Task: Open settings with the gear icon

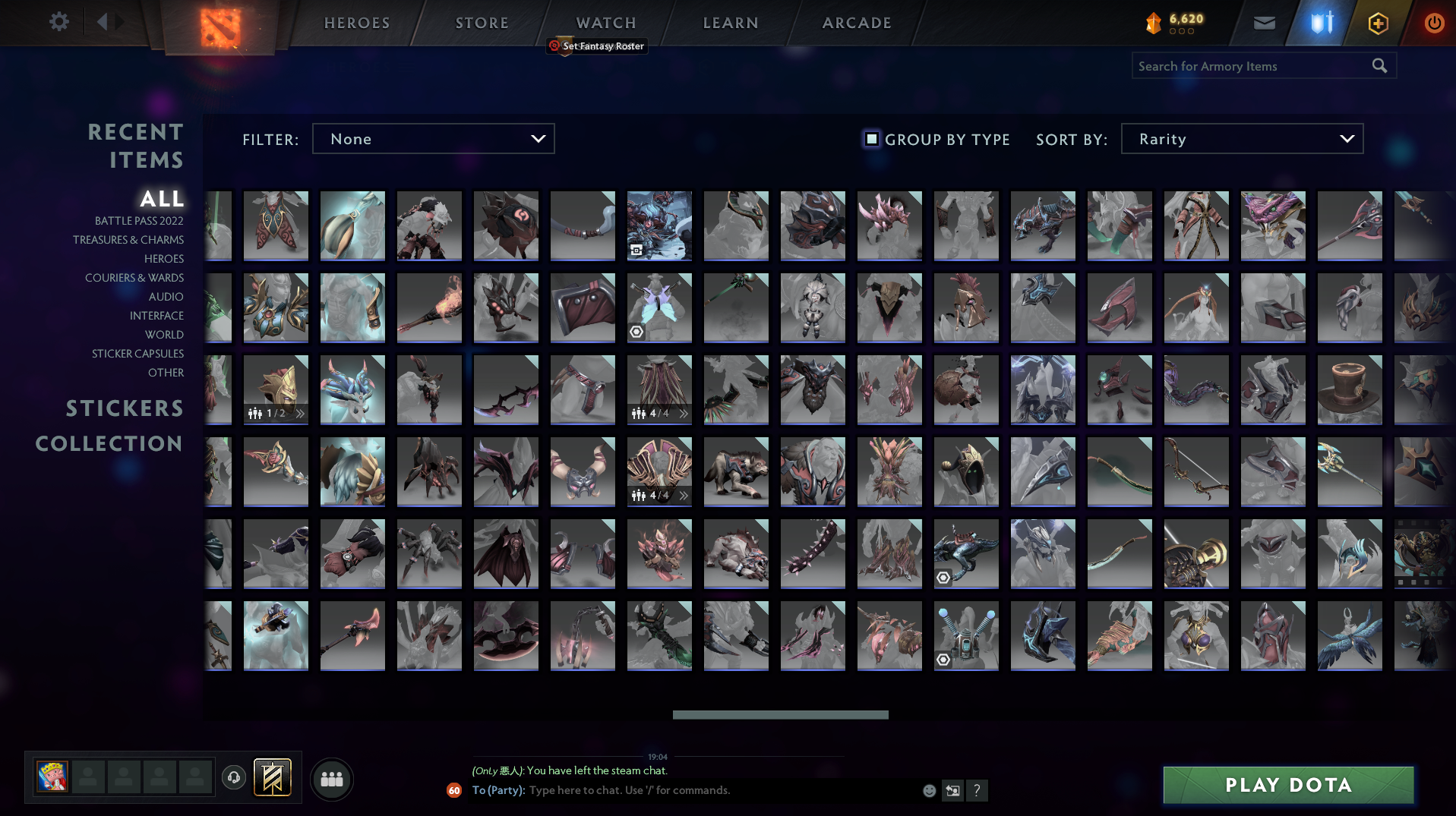Action: coord(58,21)
